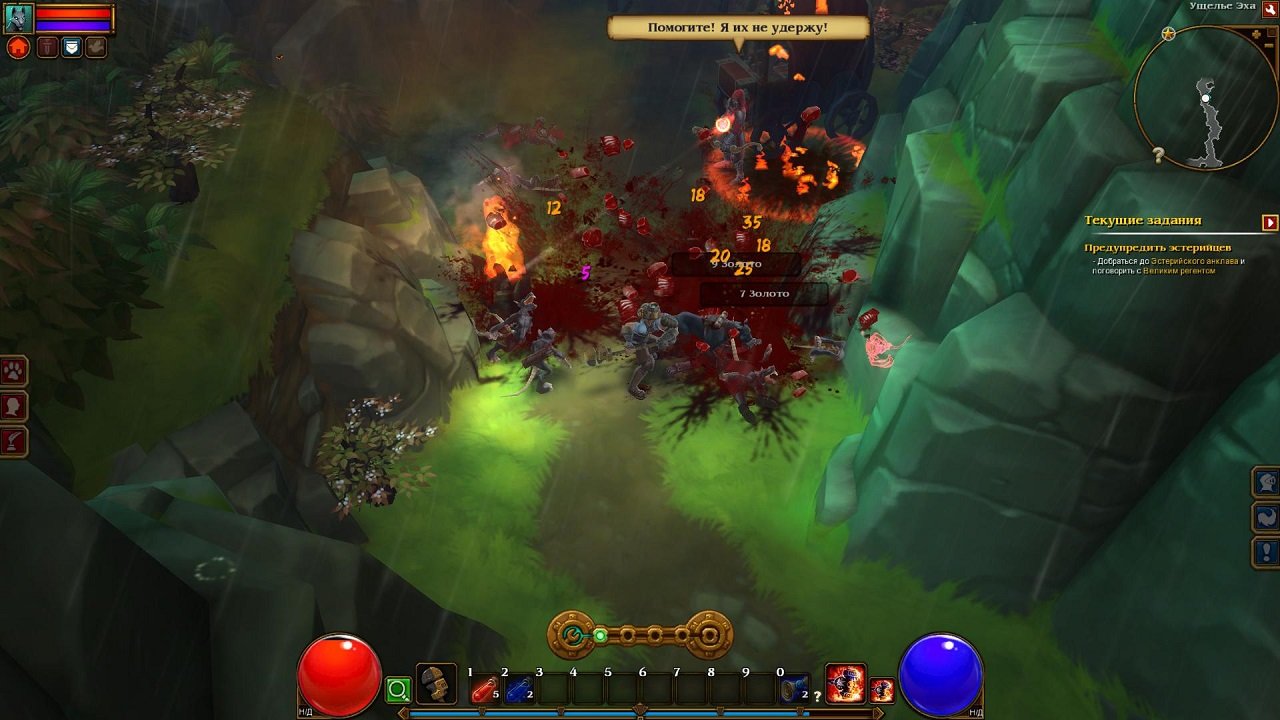Expand the quest log with the red arrow
The image size is (1280, 720).
pyautogui.click(x=1269, y=221)
